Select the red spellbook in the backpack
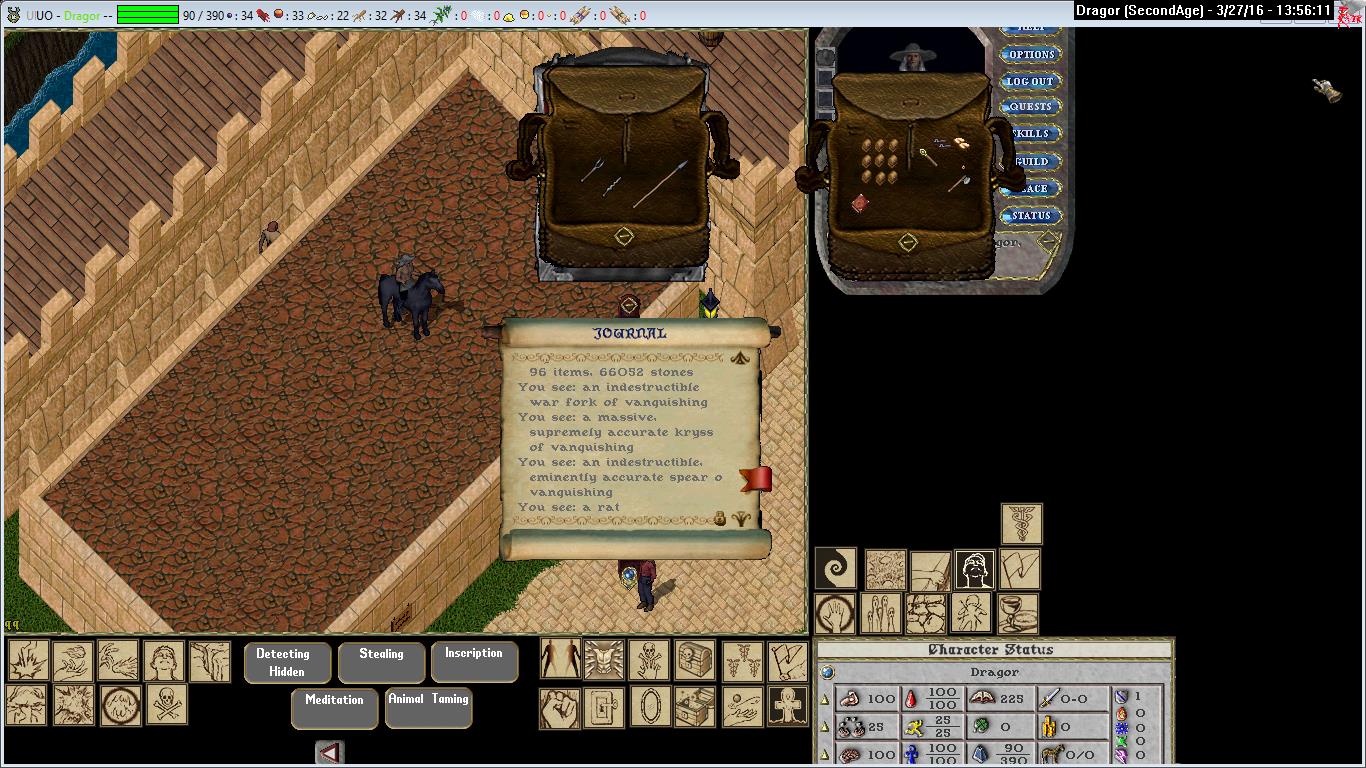Image resolution: width=1366 pixels, height=768 pixels. coord(860,204)
